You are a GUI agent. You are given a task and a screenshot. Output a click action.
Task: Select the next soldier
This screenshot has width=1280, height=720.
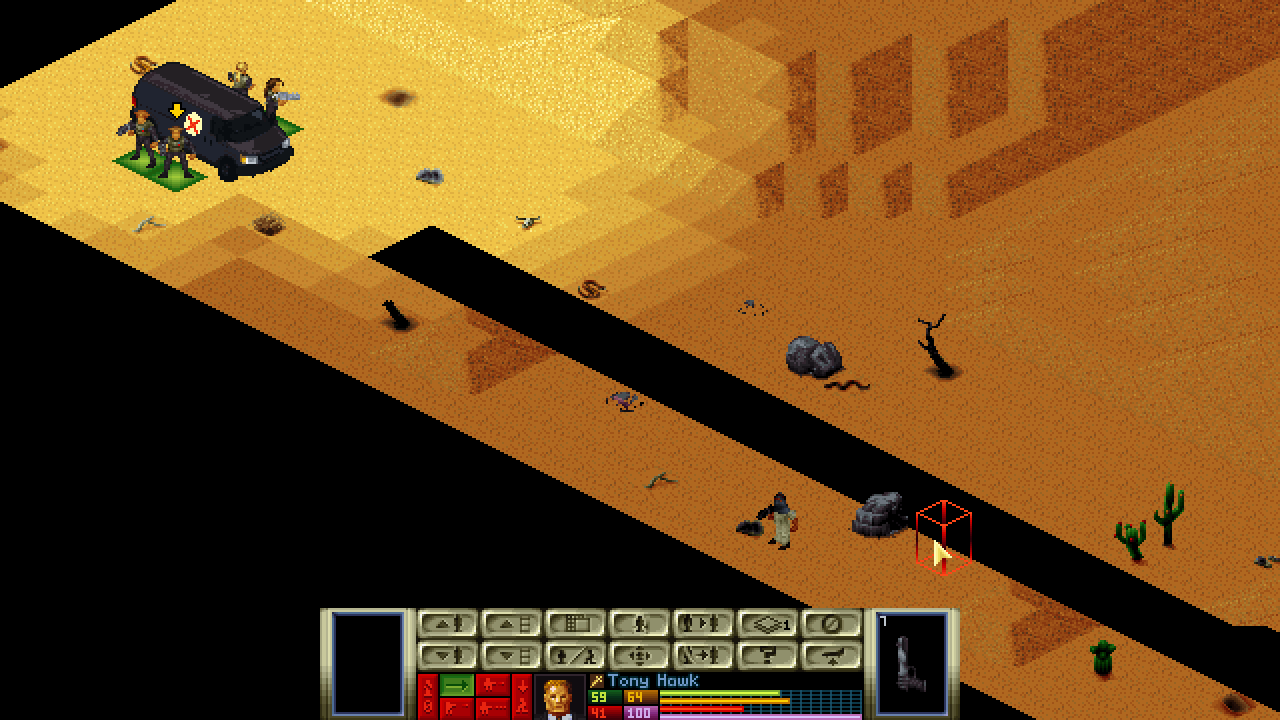(703, 624)
